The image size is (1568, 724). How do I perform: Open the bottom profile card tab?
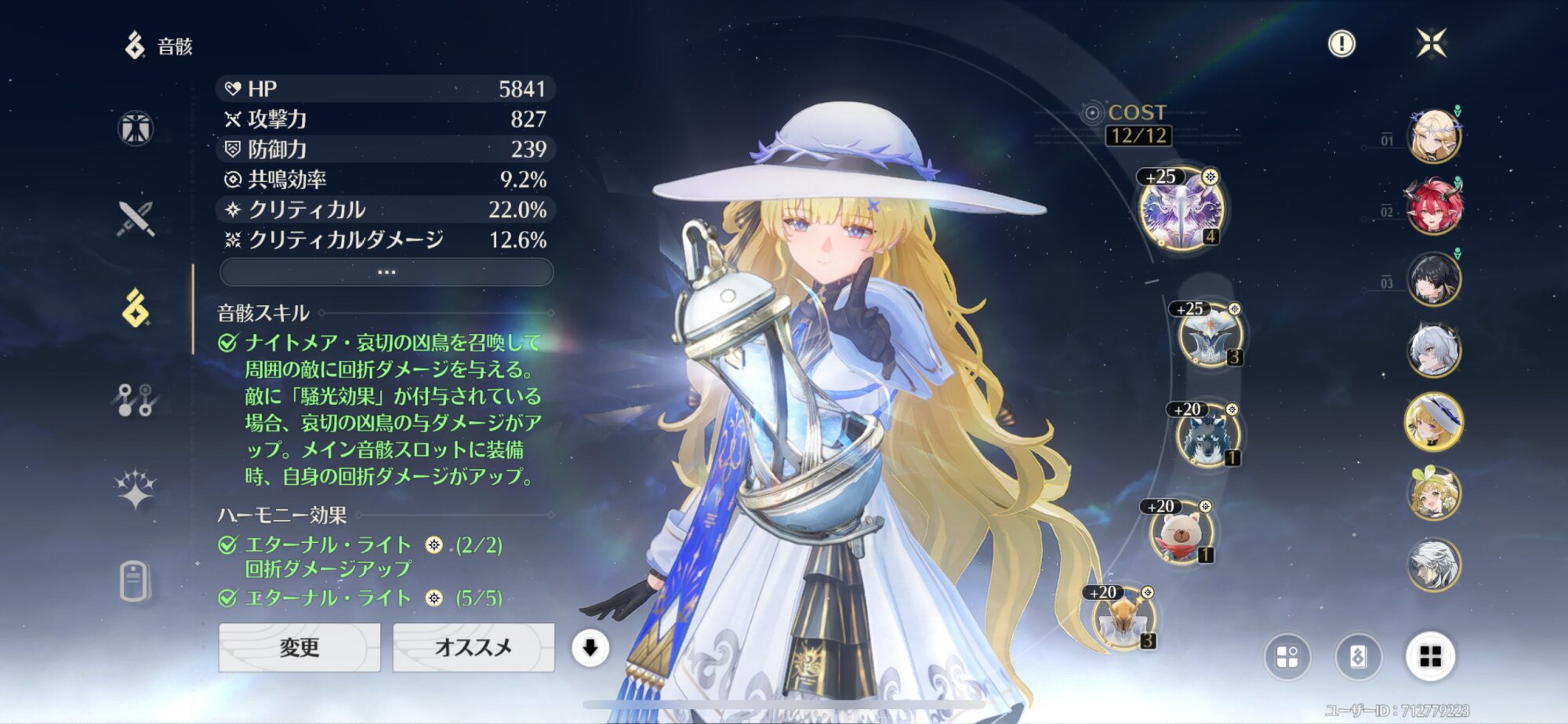pyautogui.click(x=136, y=581)
